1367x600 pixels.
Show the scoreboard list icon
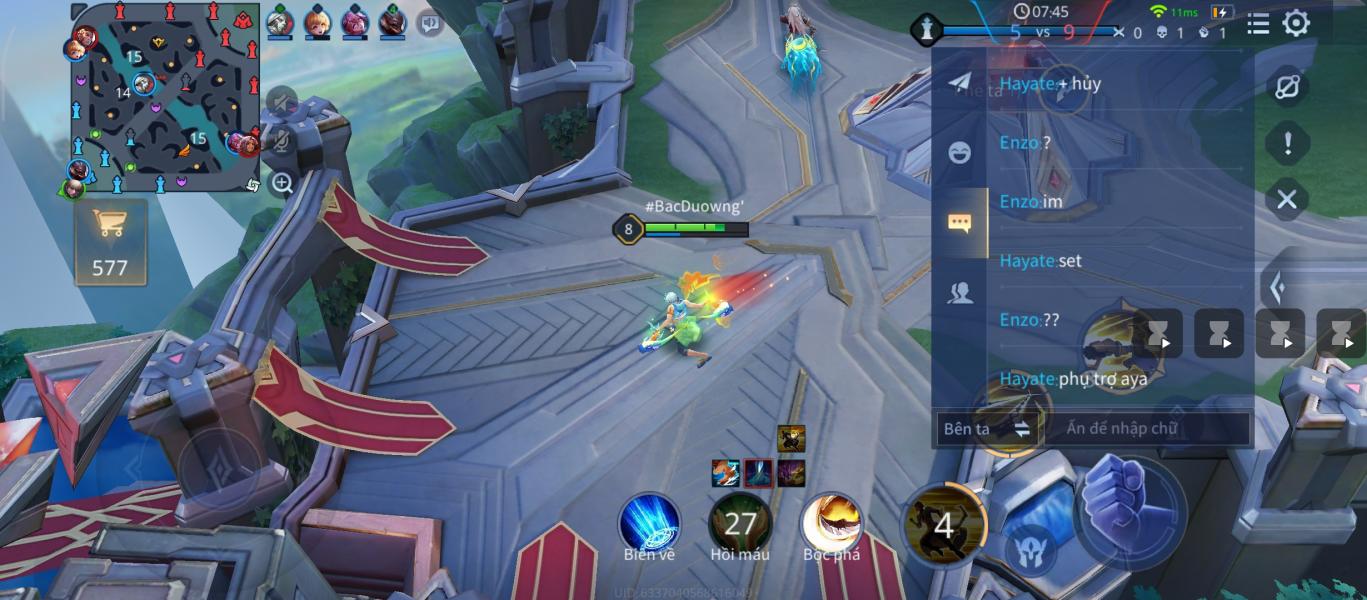(1258, 24)
